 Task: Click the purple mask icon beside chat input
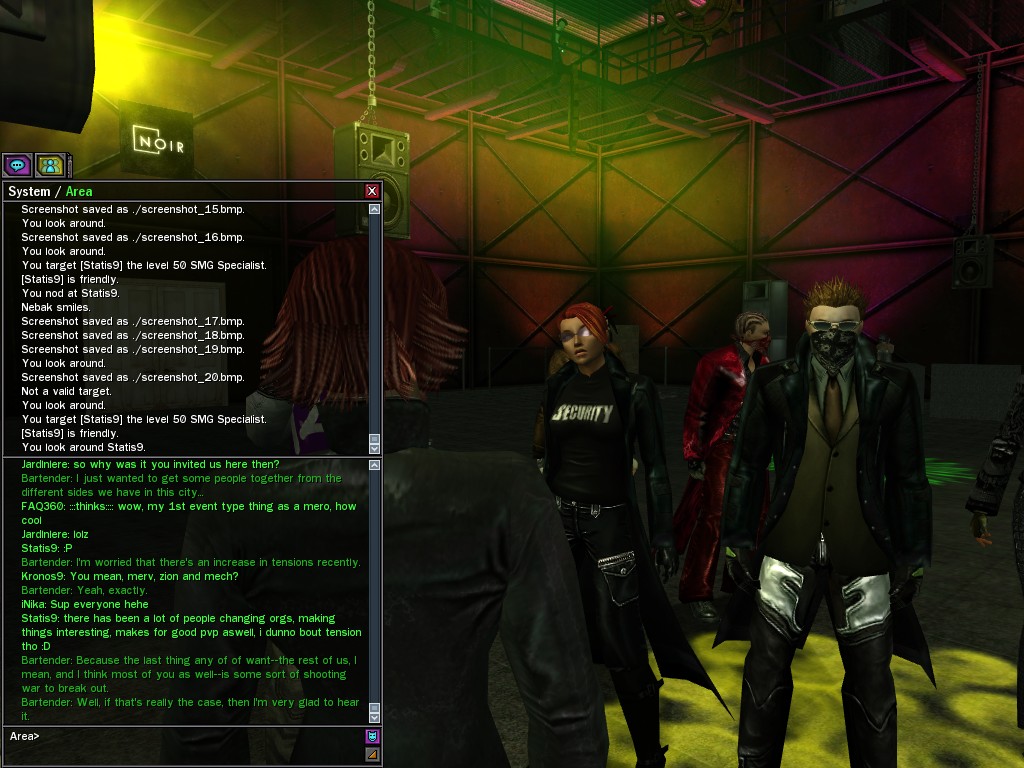click(x=373, y=736)
